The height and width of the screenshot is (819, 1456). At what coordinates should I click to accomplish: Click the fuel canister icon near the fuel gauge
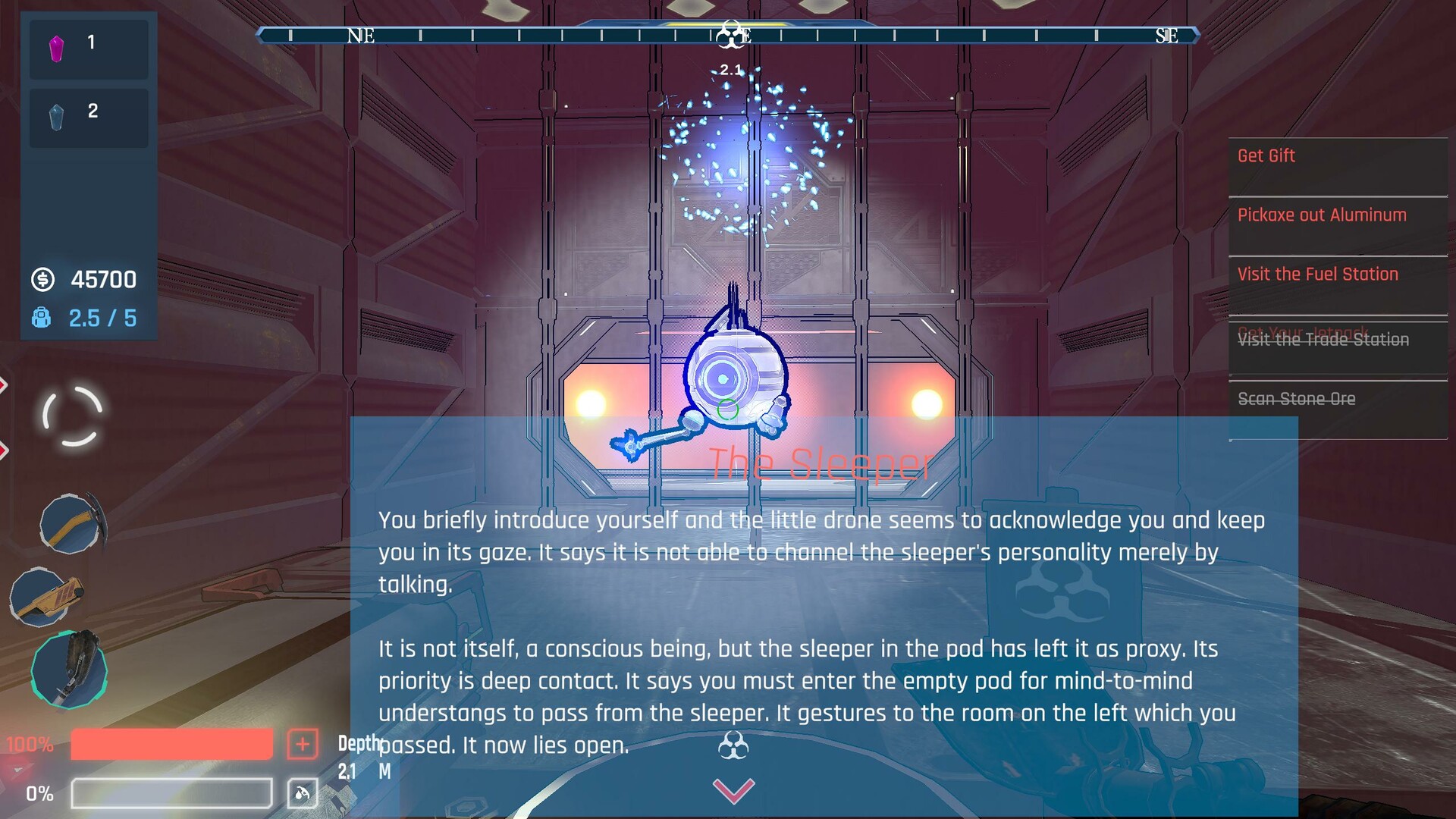pos(302,792)
